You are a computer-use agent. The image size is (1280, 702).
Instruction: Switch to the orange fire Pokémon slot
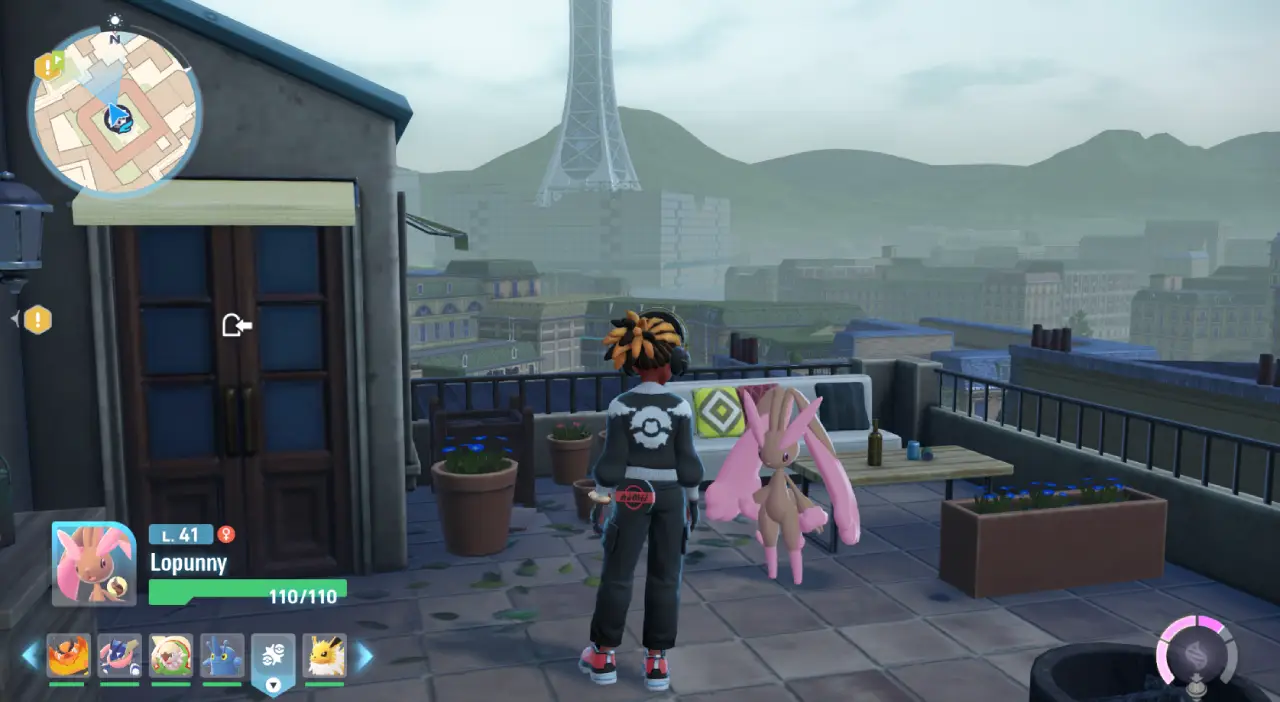tap(68, 656)
